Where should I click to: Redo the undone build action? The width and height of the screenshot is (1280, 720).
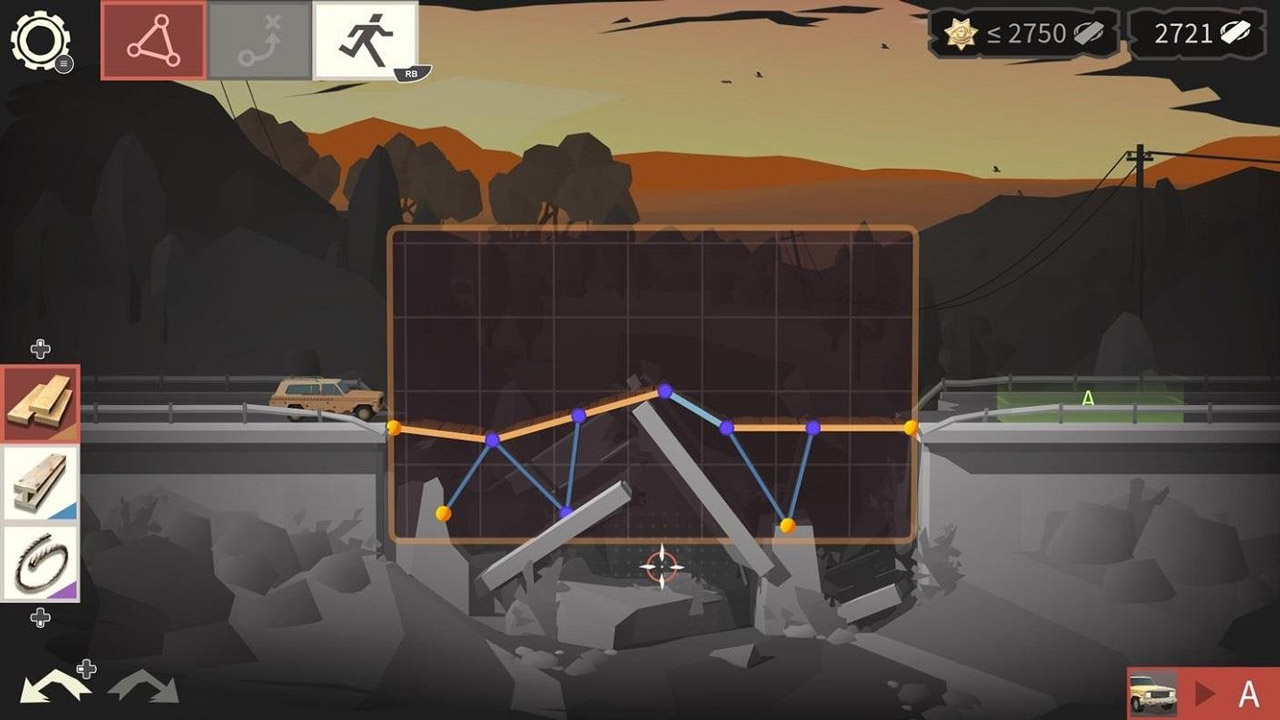(x=143, y=687)
